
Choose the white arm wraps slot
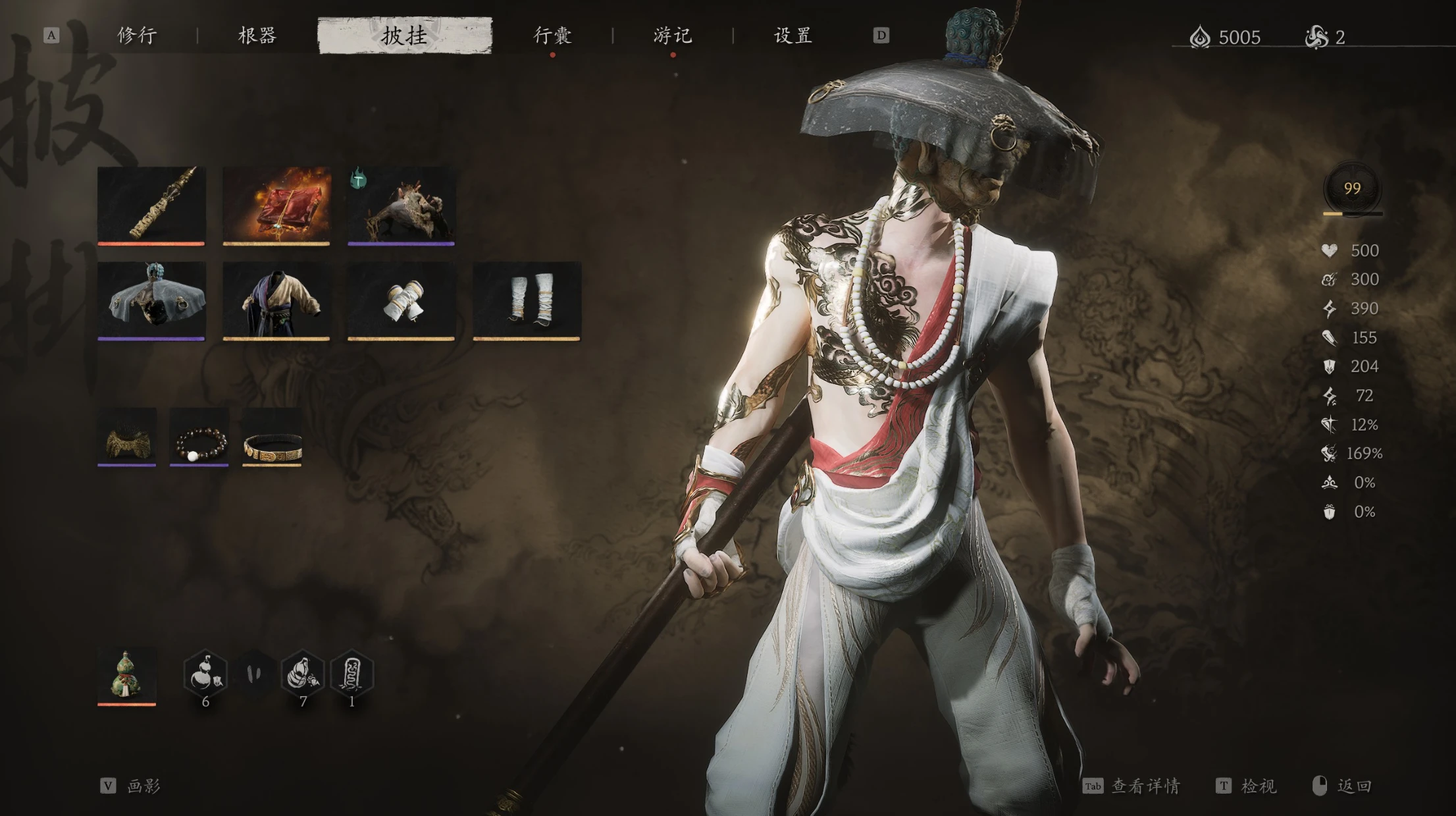pos(402,300)
